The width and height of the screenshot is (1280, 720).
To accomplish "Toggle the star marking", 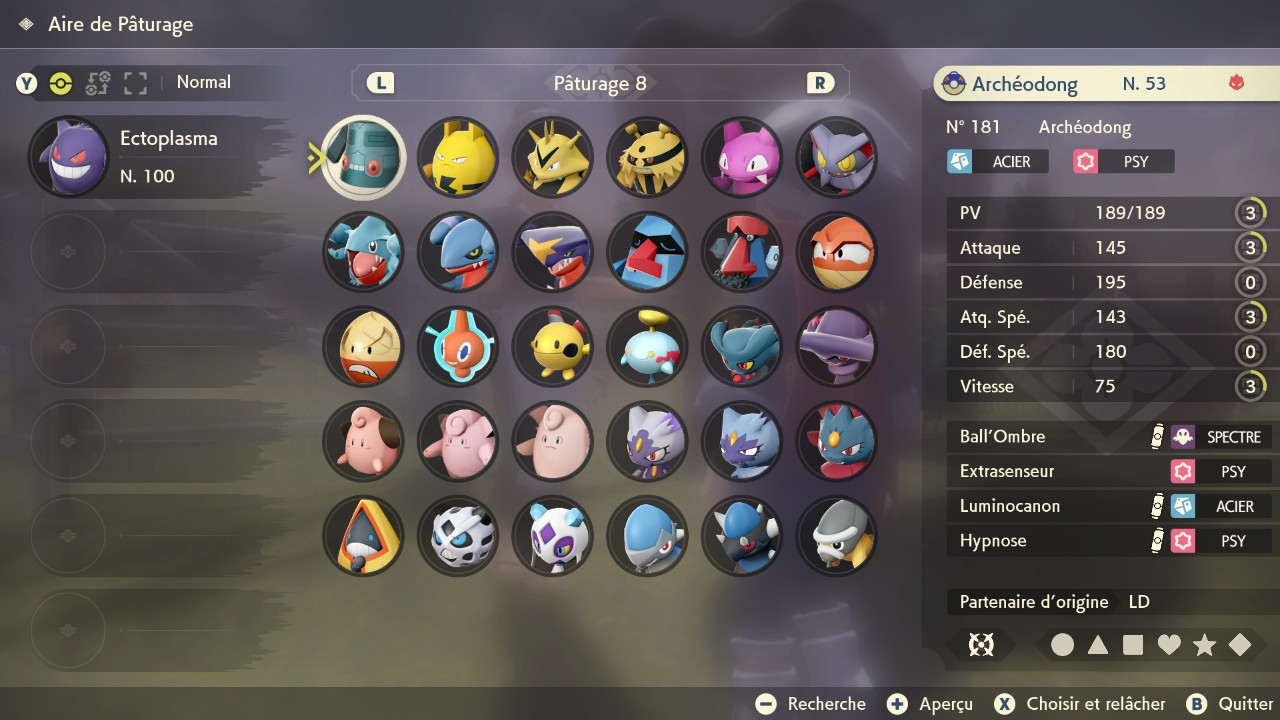I will pos(1204,646).
